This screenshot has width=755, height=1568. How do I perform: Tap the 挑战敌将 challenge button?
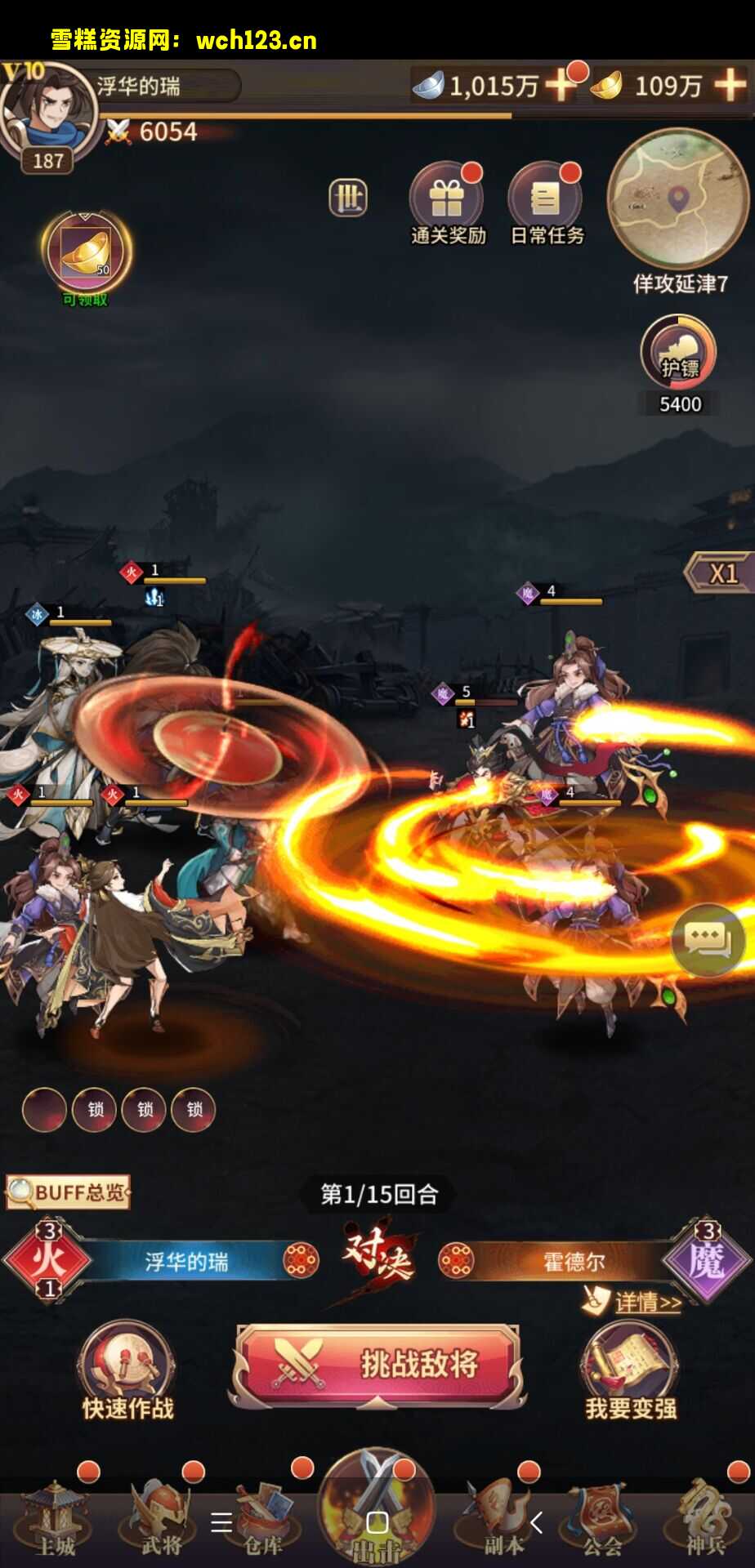[x=377, y=1364]
